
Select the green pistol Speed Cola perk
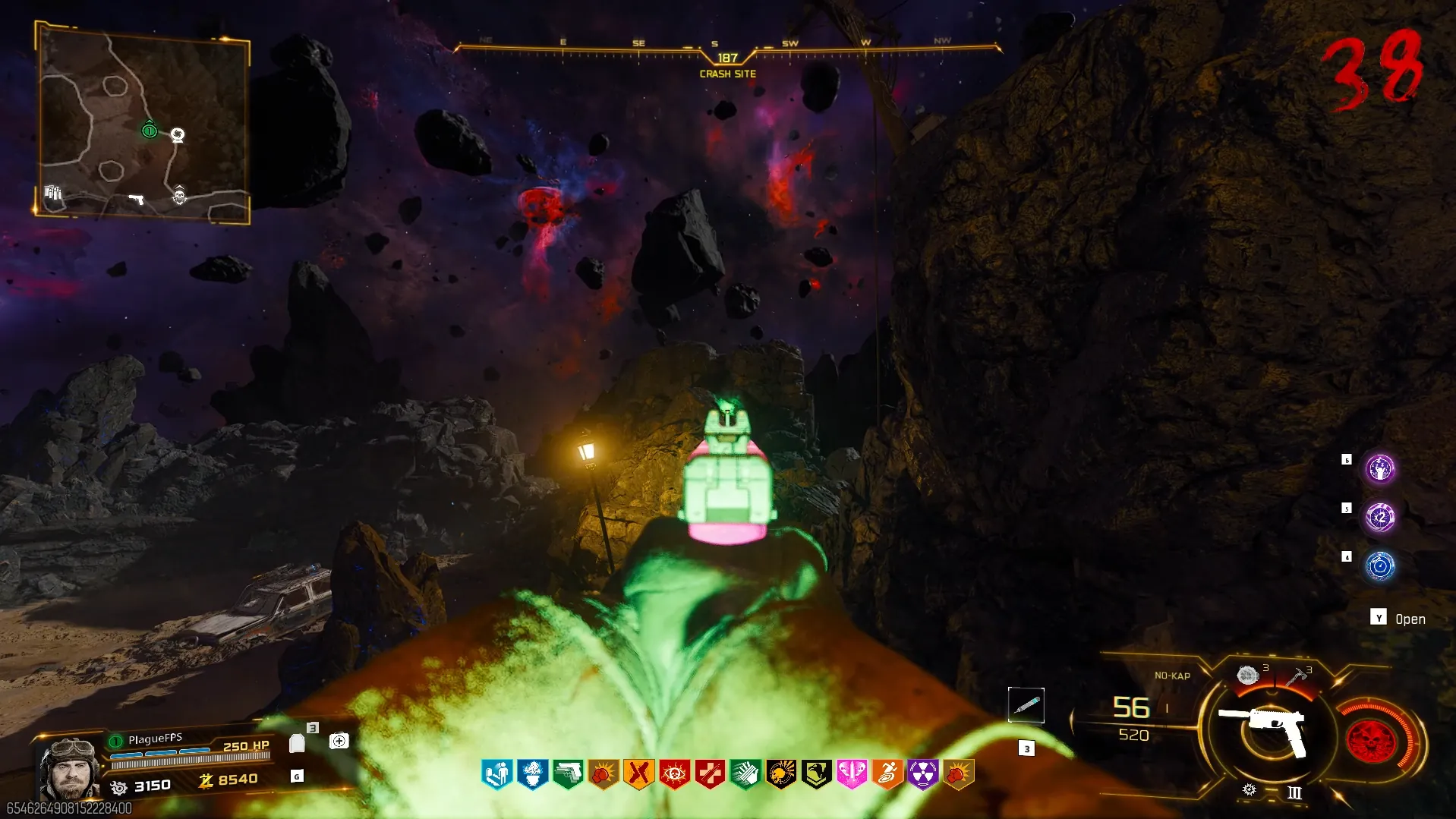pos(568,775)
